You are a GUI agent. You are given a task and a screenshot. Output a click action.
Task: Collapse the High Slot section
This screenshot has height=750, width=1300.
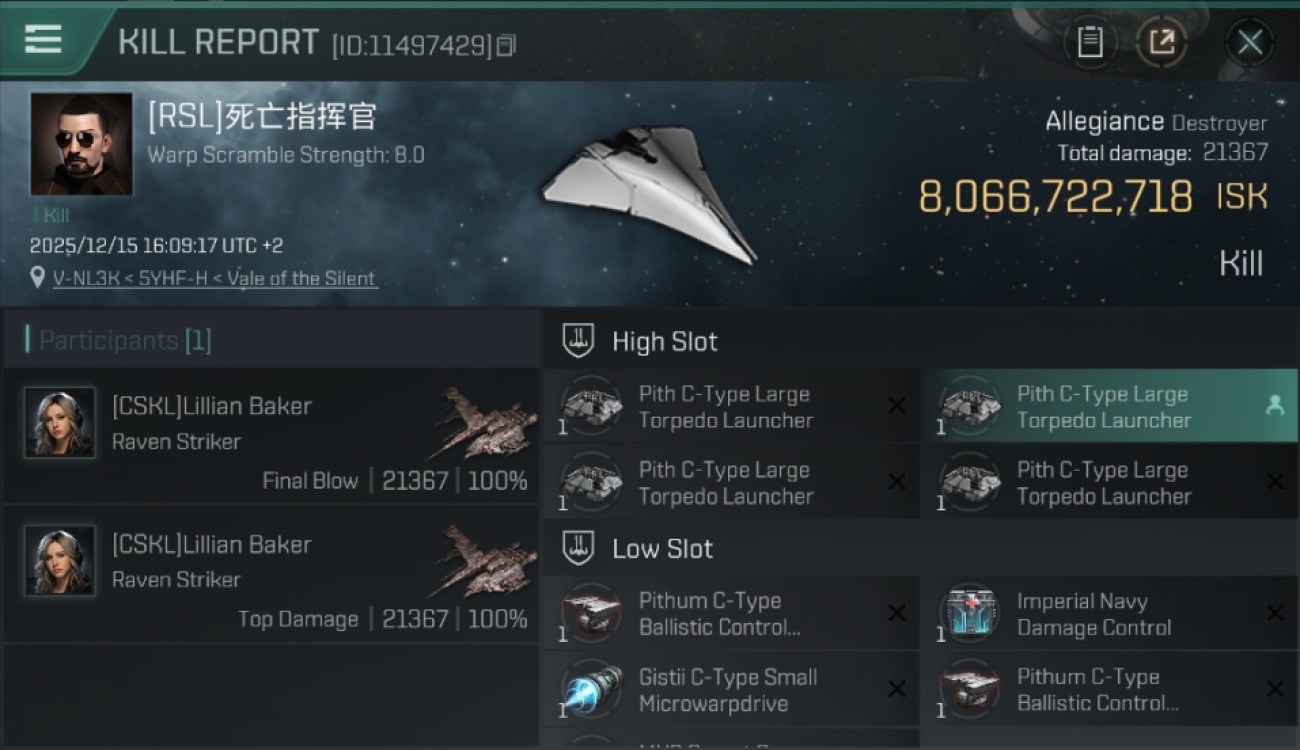pyautogui.click(x=665, y=341)
